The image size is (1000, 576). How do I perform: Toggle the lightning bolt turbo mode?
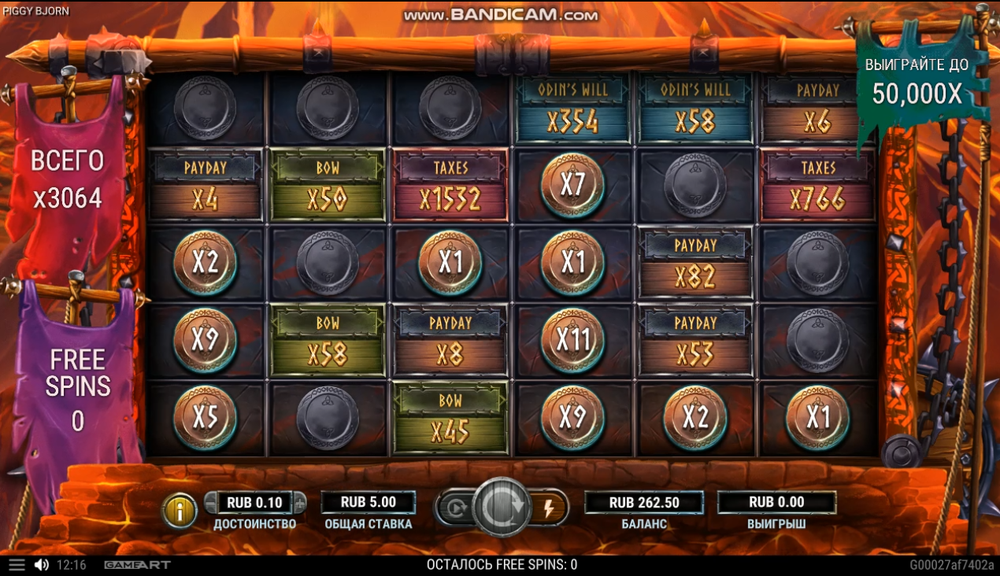point(547,508)
